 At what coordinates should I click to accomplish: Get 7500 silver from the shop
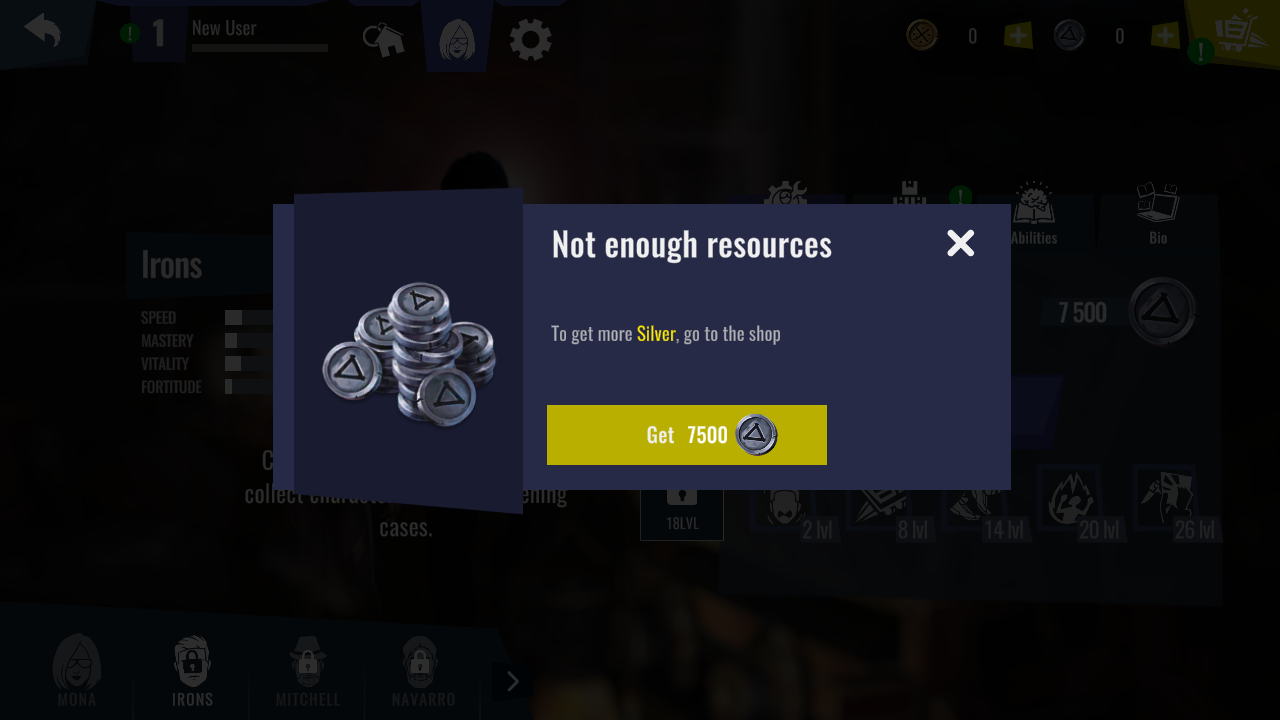(686, 435)
